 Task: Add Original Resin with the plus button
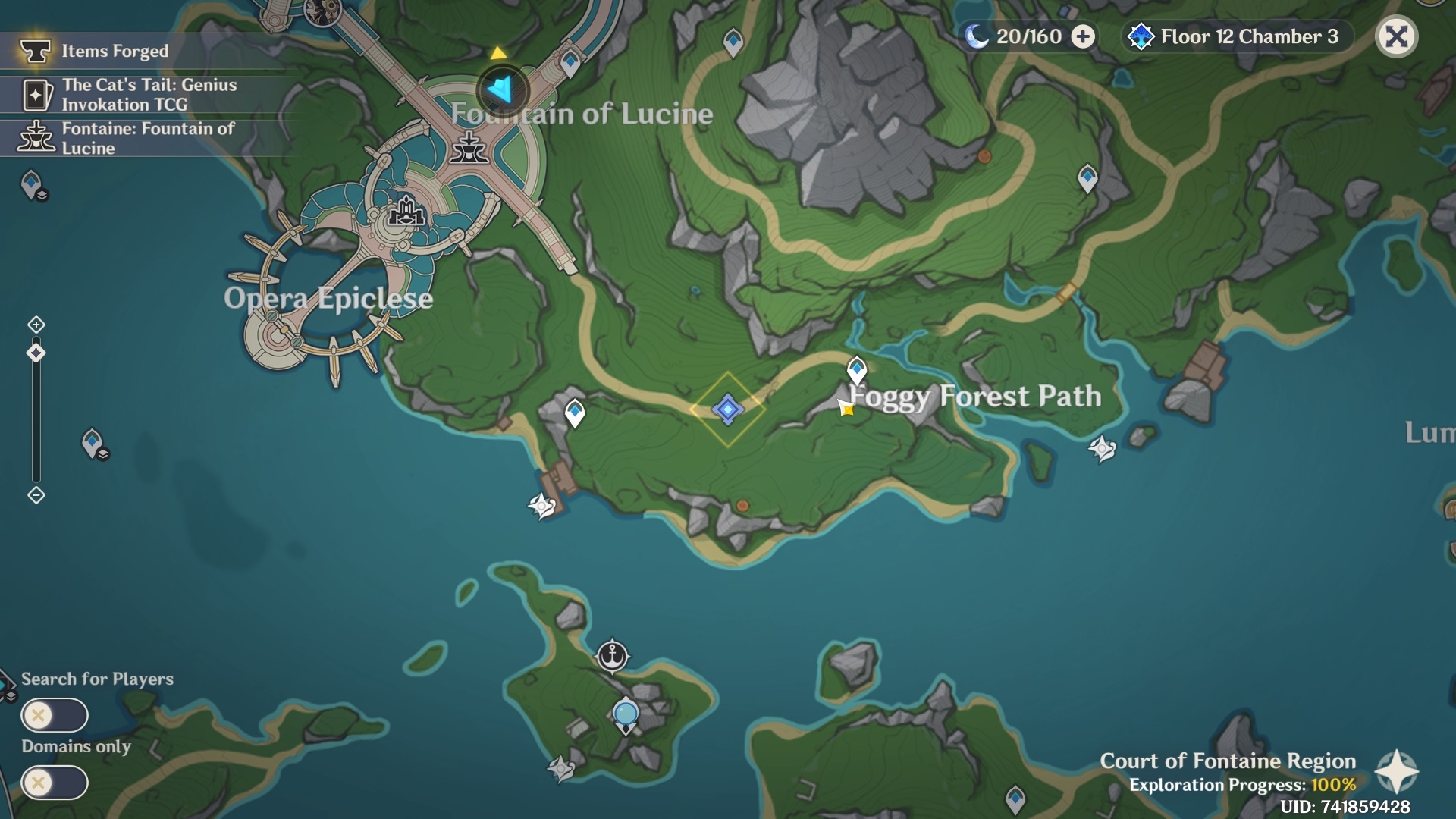click(1083, 36)
